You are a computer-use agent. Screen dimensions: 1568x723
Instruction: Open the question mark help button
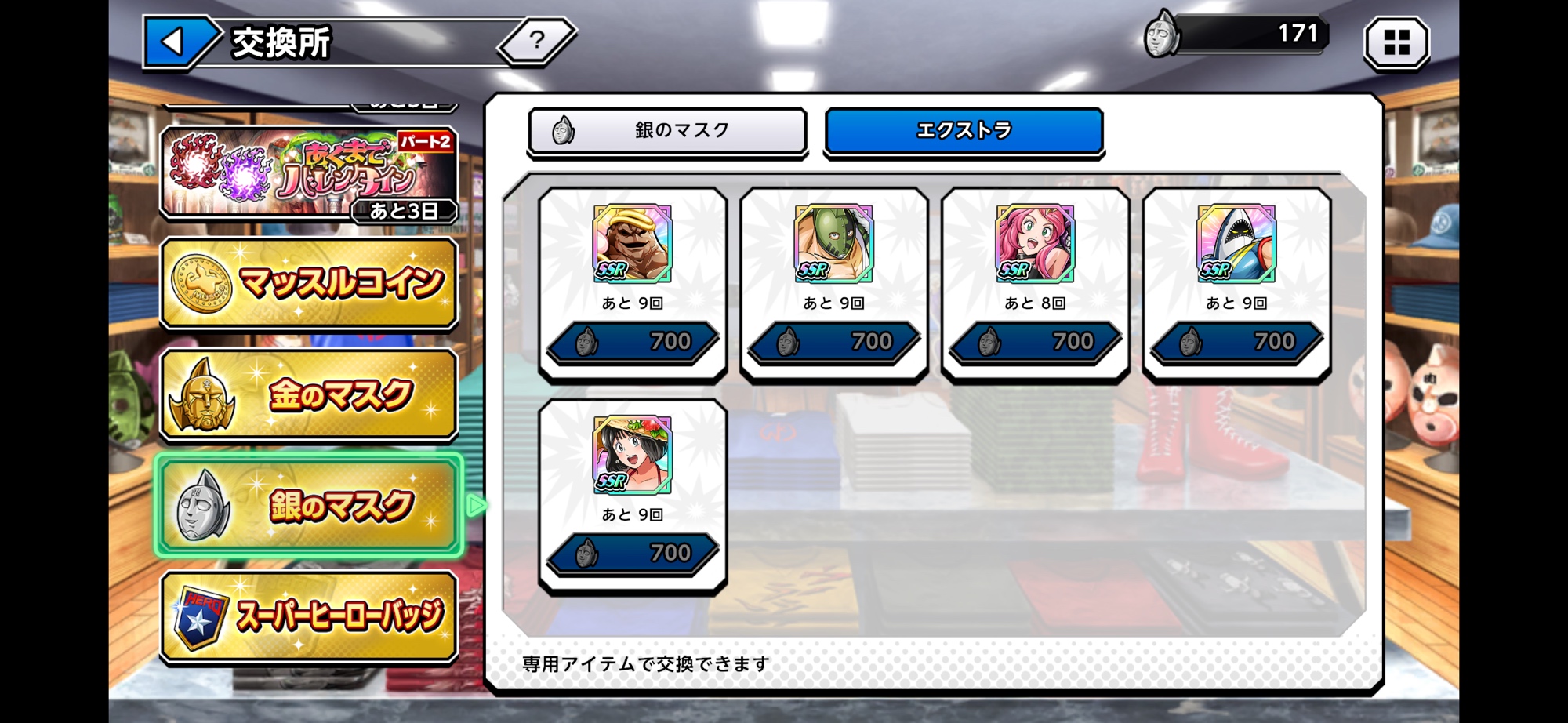[x=537, y=40]
